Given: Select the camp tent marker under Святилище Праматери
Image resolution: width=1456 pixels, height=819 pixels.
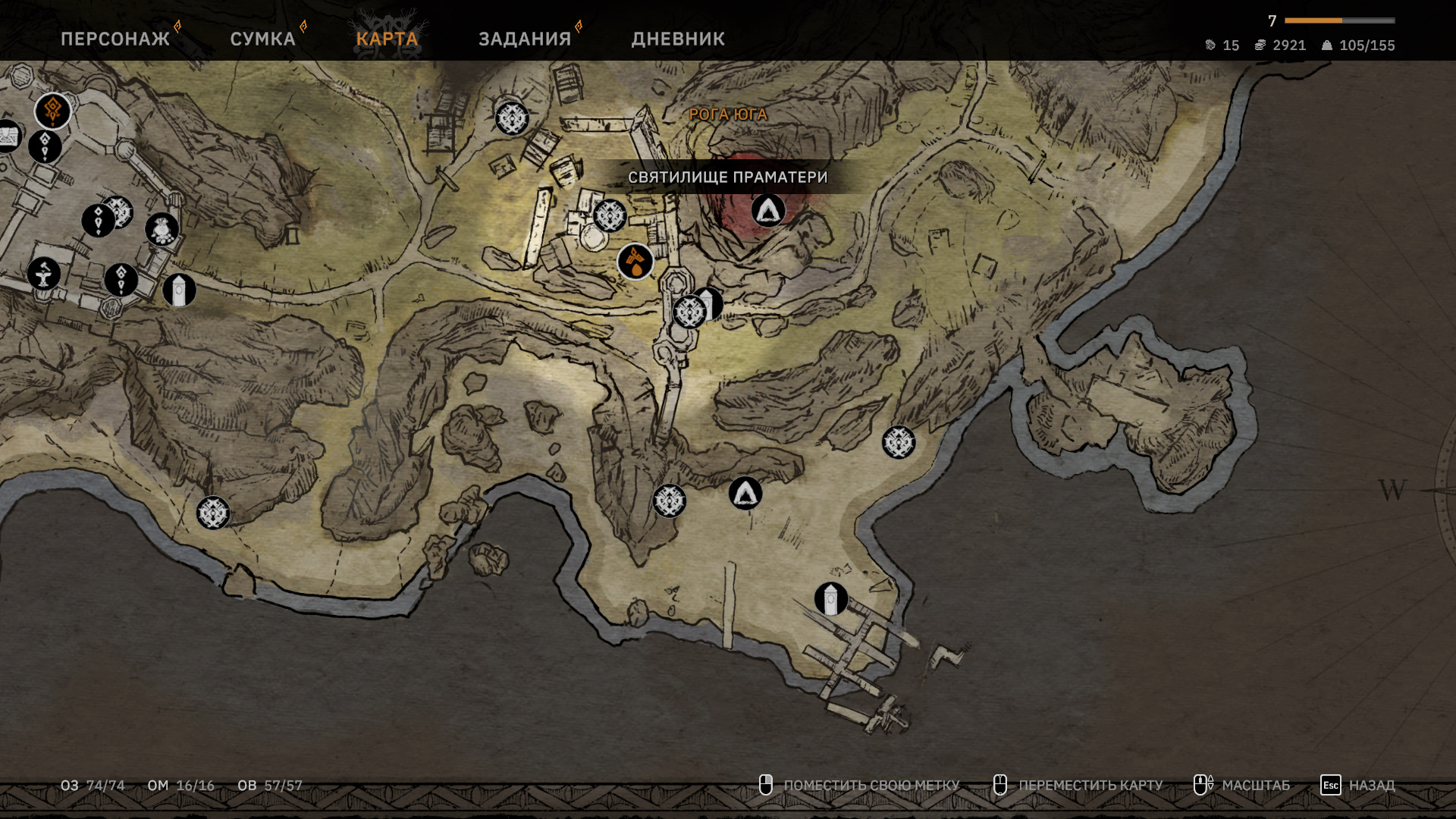Looking at the screenshot, I should pos(768,210).
